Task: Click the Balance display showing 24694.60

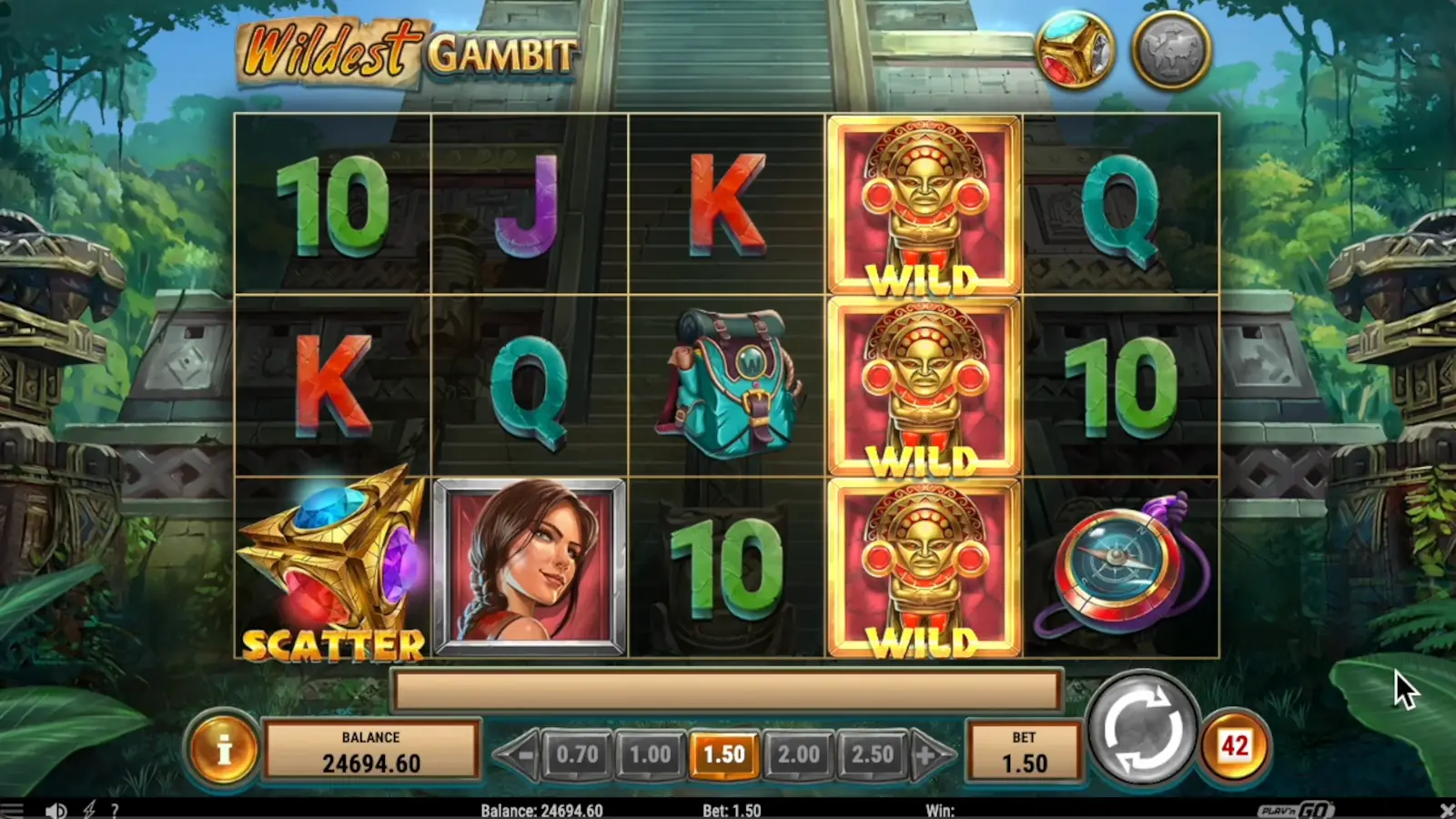Action: pyautogui.click(x=371, y=749)
